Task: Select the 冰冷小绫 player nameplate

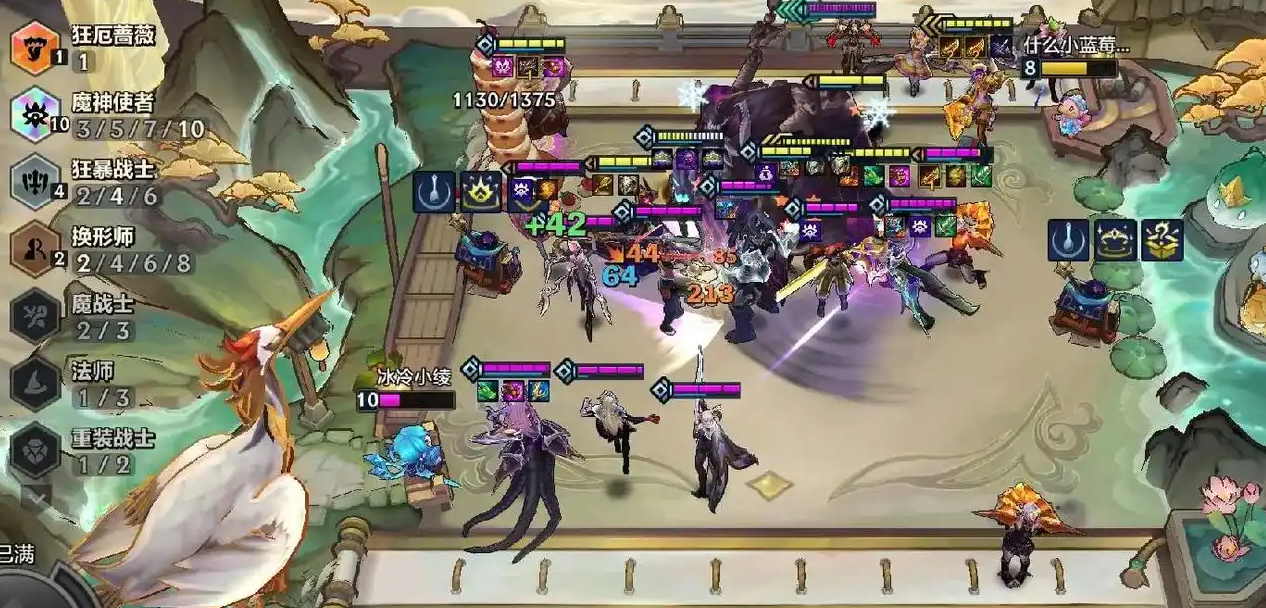Action: (407, 374)
